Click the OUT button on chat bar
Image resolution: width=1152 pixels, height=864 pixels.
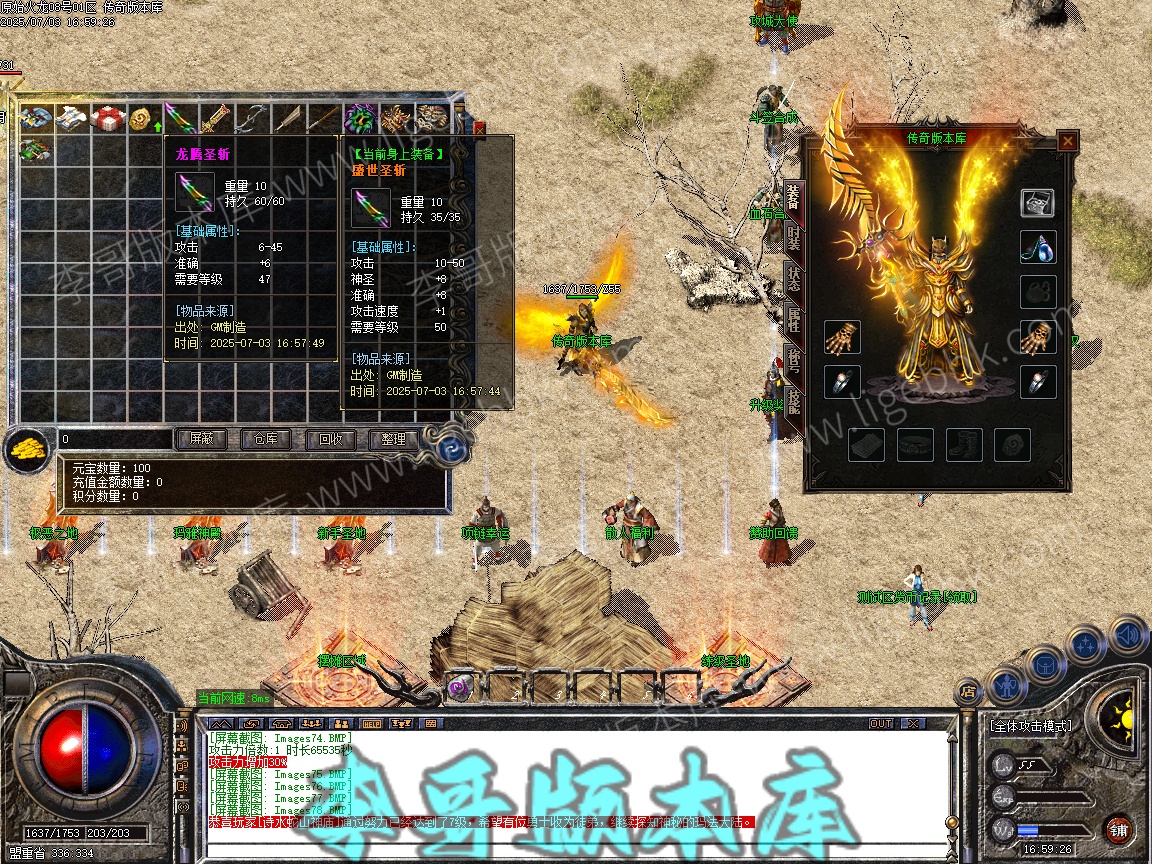point(880,723)
